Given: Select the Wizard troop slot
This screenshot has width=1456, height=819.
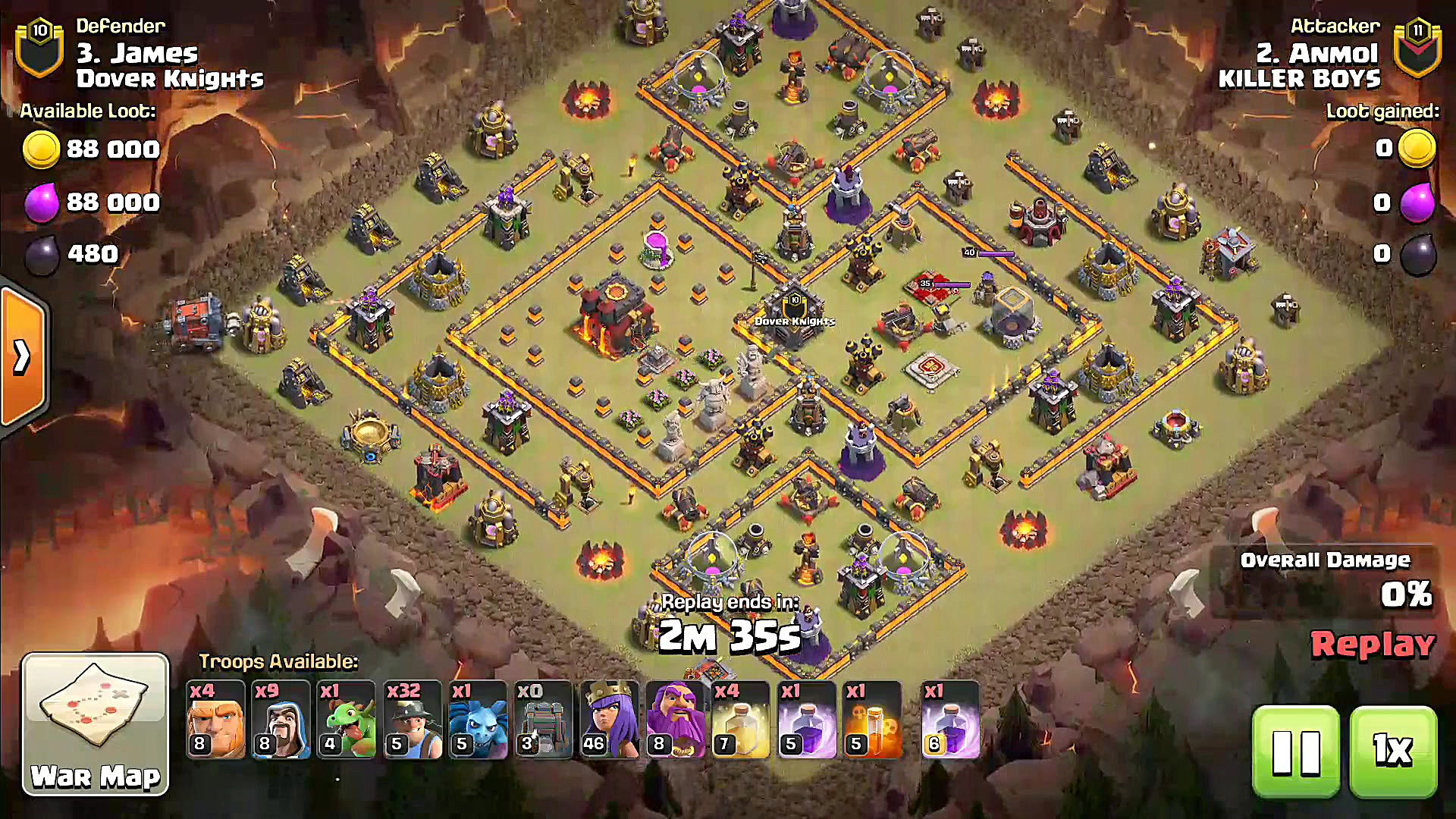Looking at the screenshot, I should tap(281, 720).
